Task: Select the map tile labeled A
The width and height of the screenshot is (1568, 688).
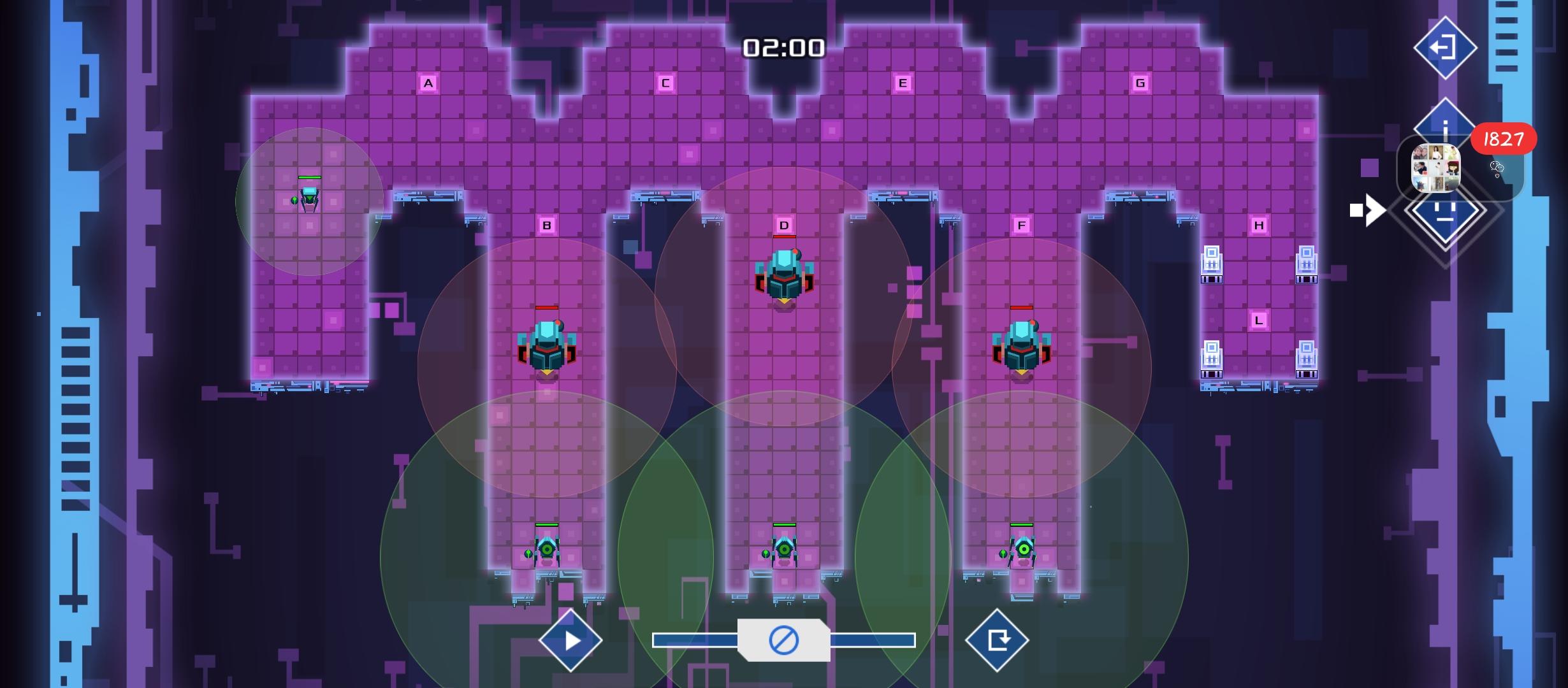Action: [x=427, y=82]
